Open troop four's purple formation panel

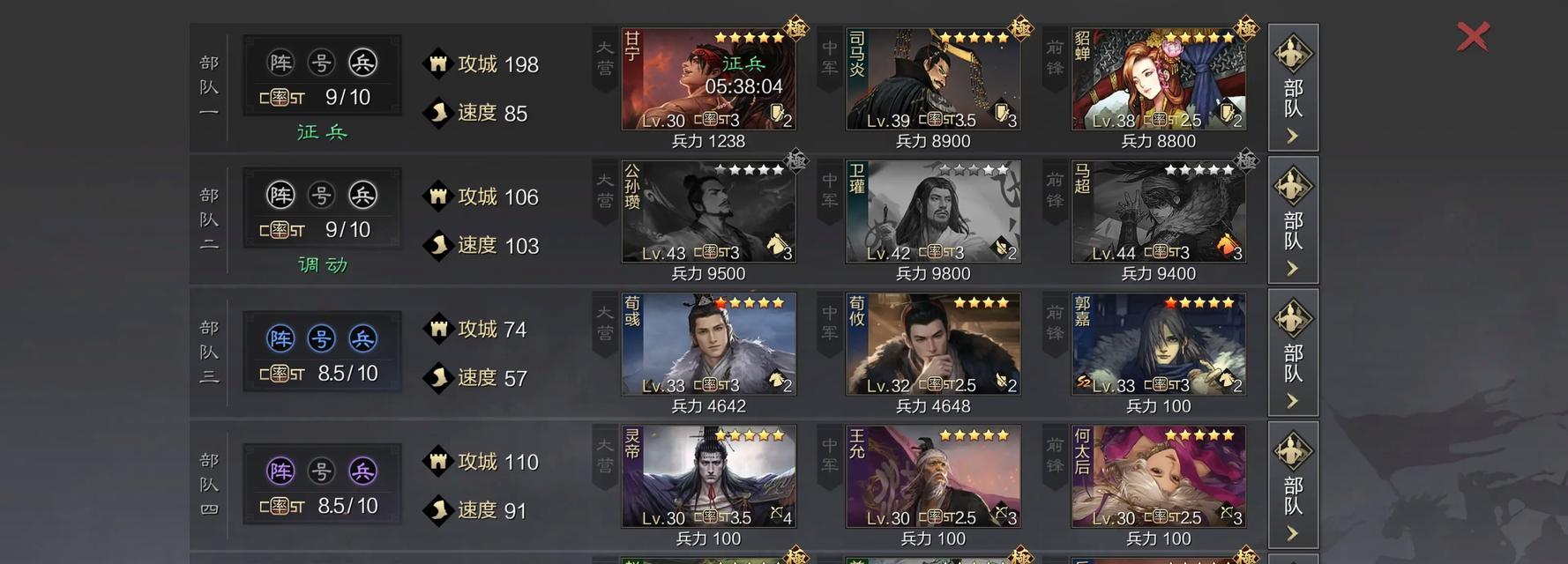click(x=322, y=485)
